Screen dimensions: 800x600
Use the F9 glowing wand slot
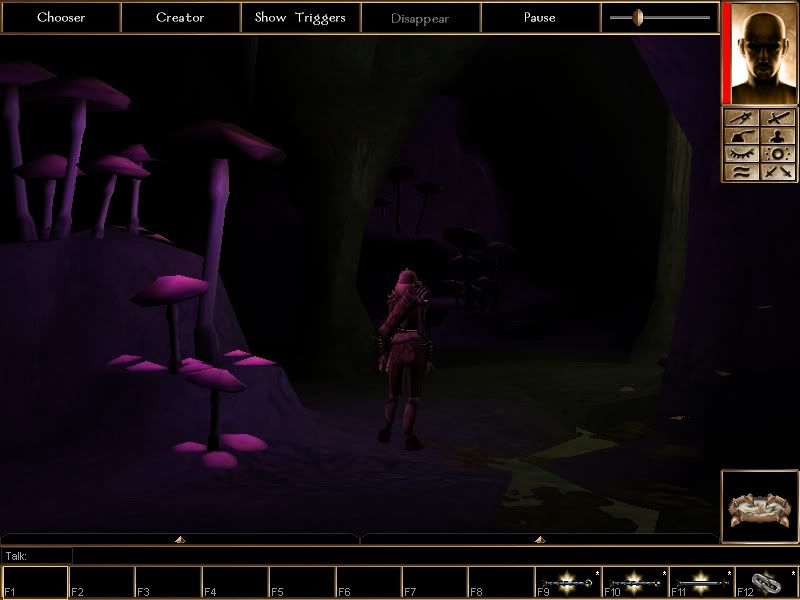click(x=567, y=582)
